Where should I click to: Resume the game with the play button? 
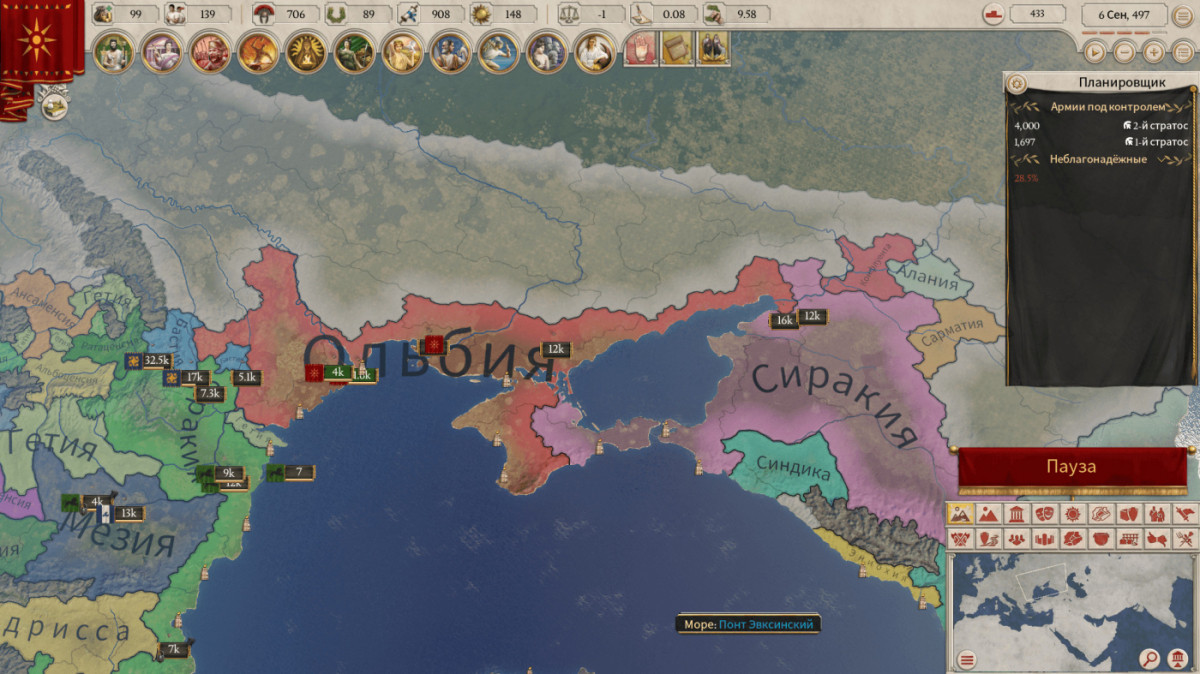1096,51
